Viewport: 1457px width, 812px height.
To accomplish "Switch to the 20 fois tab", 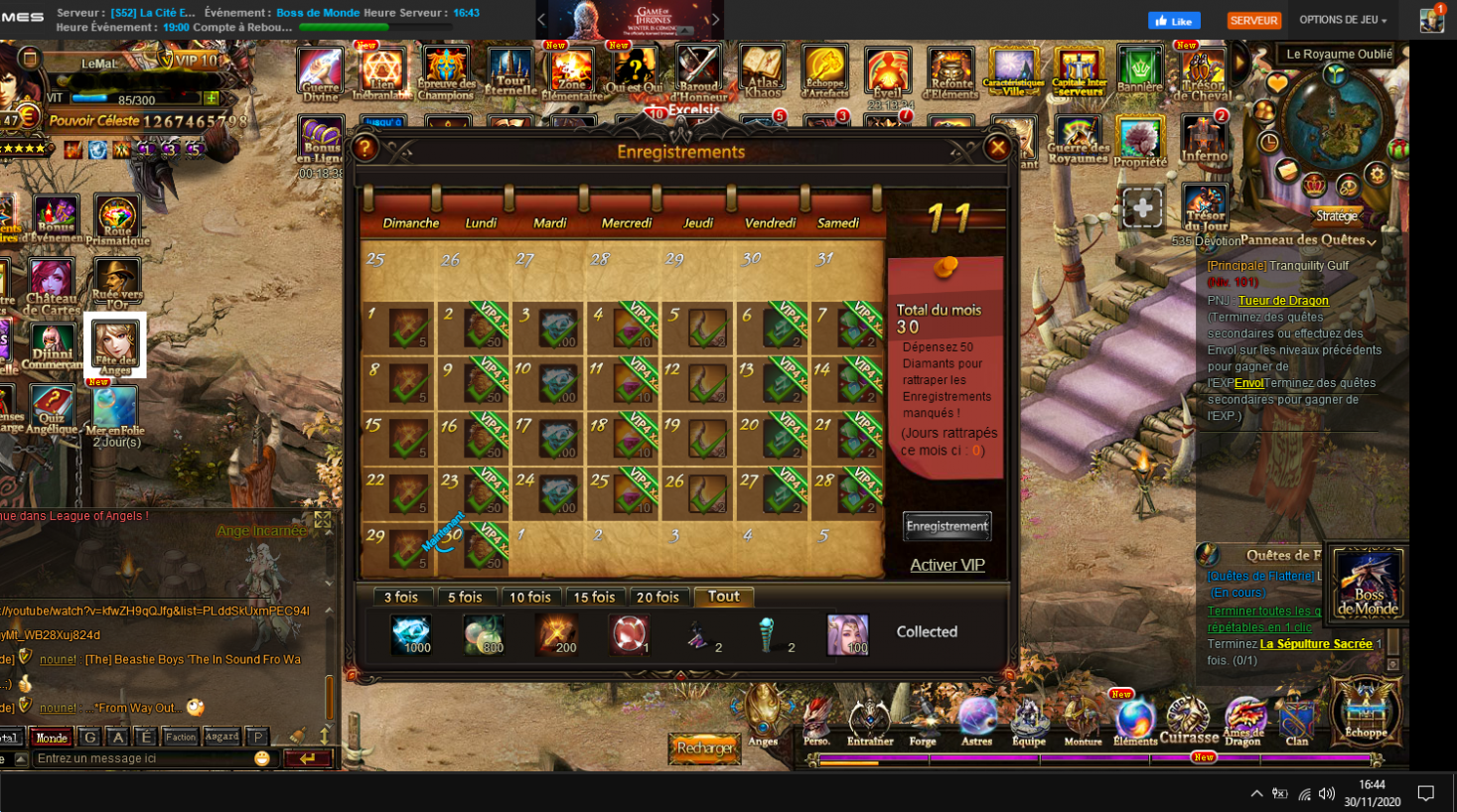I will (x=657, y=597).
